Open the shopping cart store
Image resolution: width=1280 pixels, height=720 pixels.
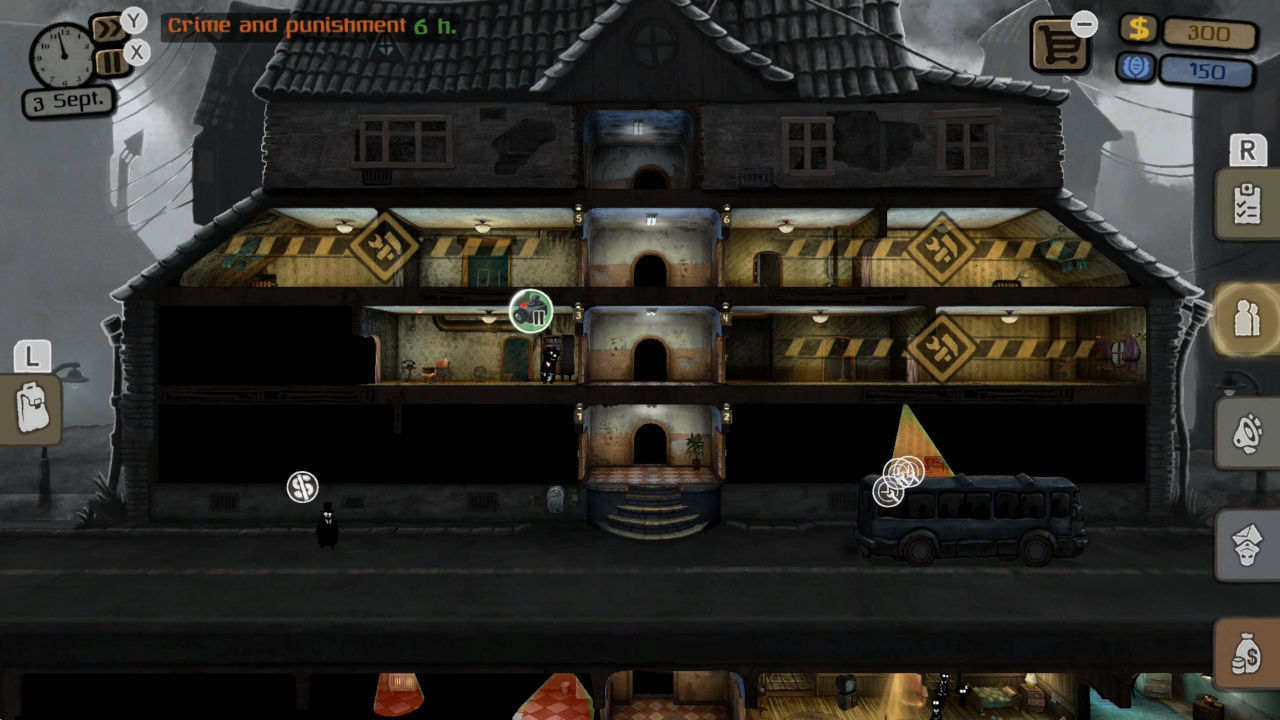coord(1058,45)
